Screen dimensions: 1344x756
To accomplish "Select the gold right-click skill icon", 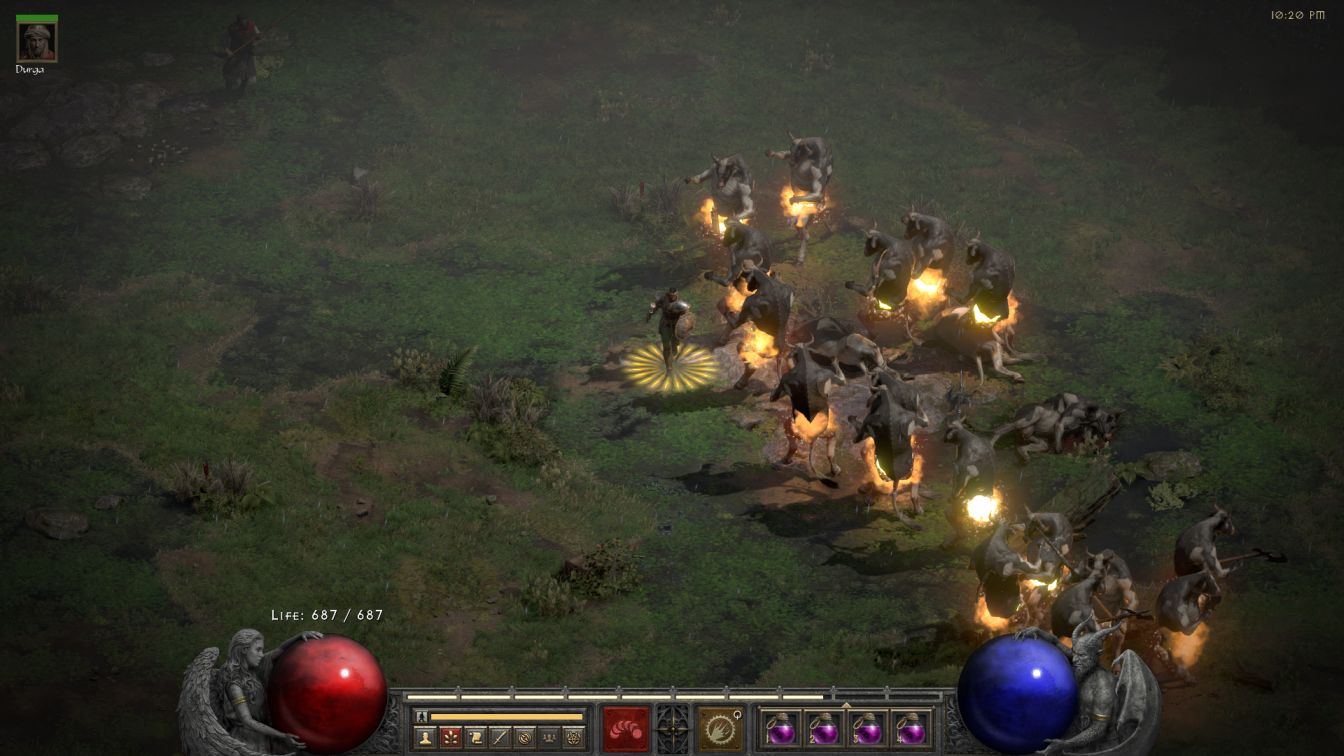I will pyautogui.click(x=719, y=728).
